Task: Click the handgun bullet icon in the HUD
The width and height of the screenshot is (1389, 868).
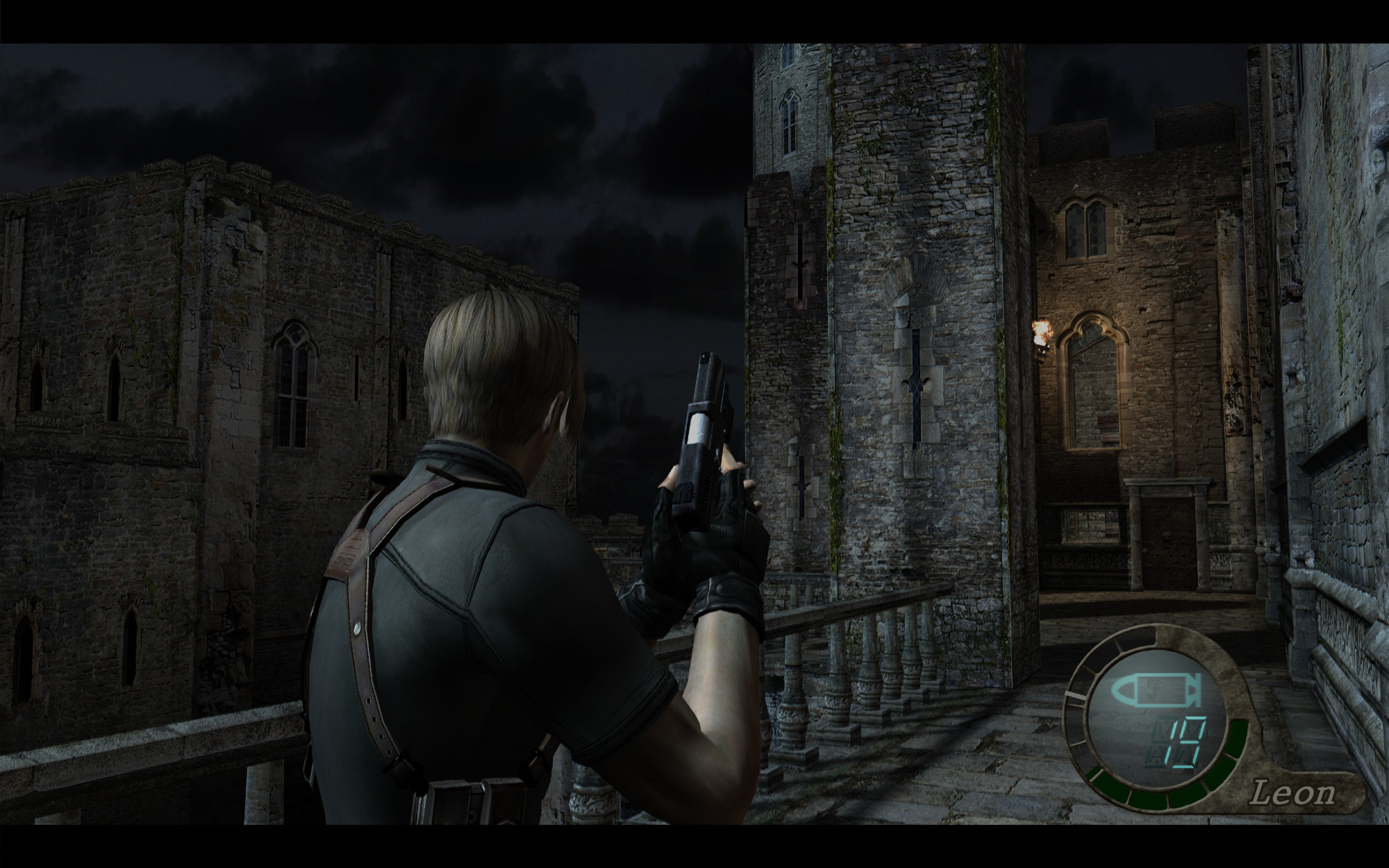Action: click(x=1158, y=690)
